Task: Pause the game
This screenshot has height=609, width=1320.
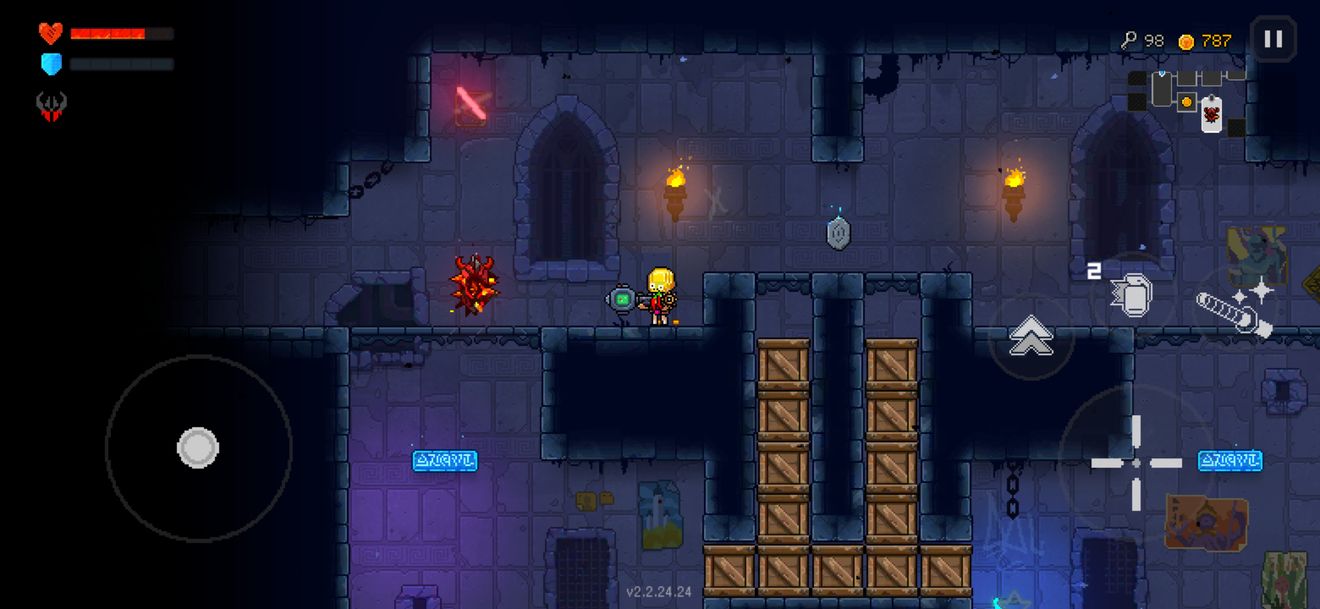Action: pyautogui.click(x=1273, y=40)
